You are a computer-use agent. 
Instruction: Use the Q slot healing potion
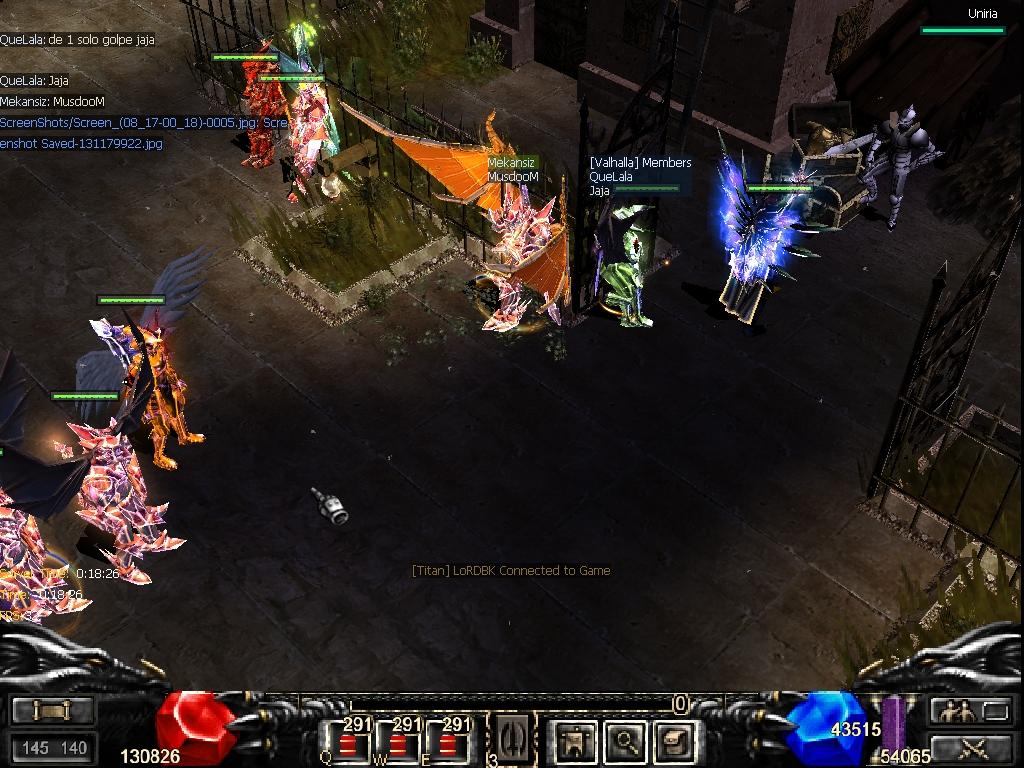[x=348, y=742]
